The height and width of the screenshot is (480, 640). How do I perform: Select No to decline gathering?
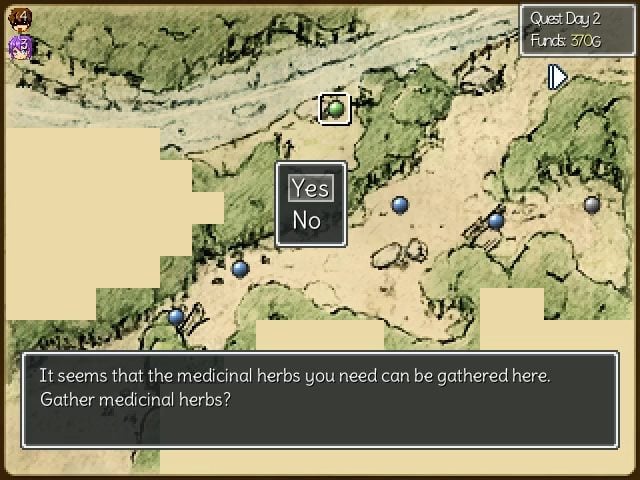click(x=307, y=220)
